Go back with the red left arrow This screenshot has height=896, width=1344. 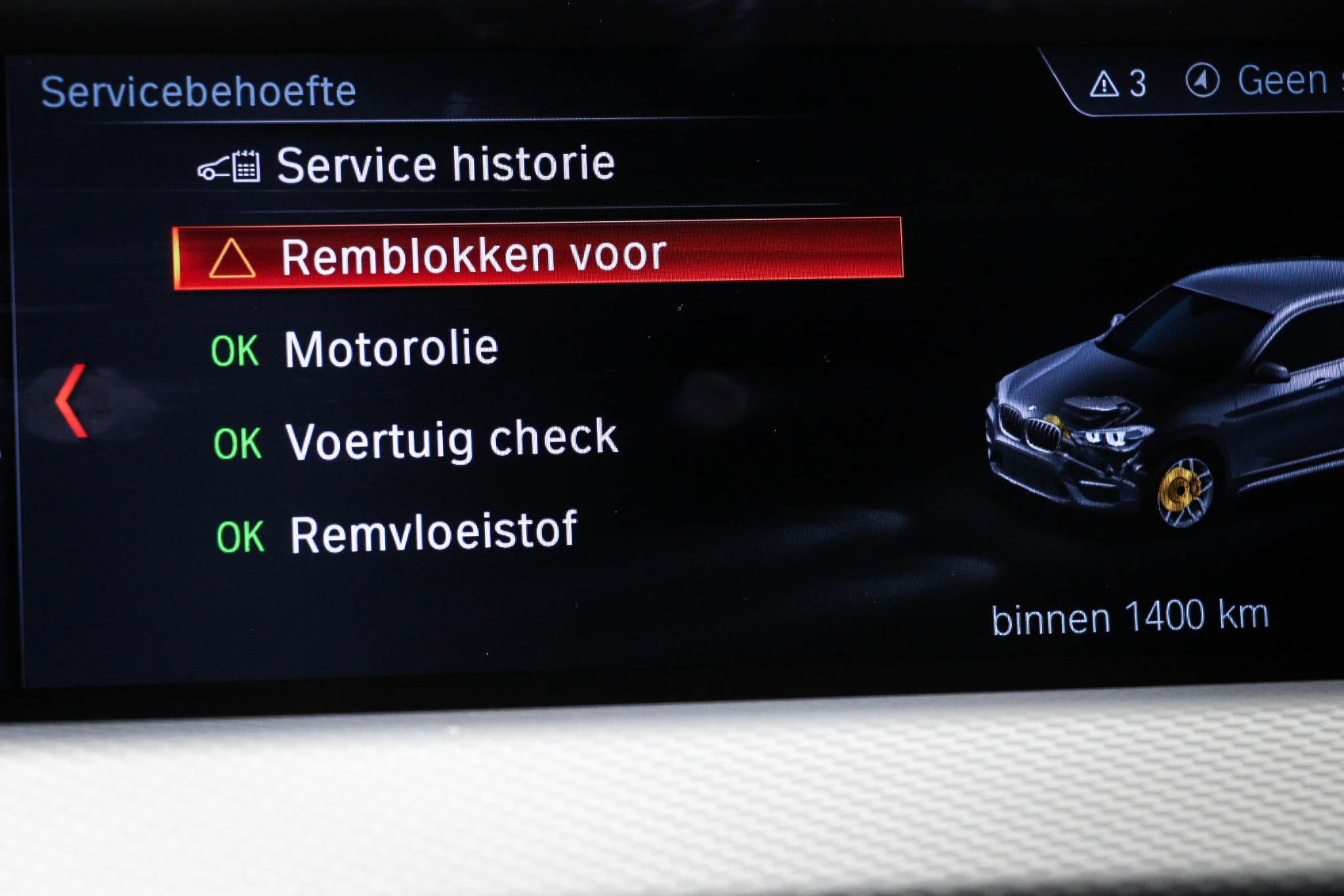(x=72, y=399)
